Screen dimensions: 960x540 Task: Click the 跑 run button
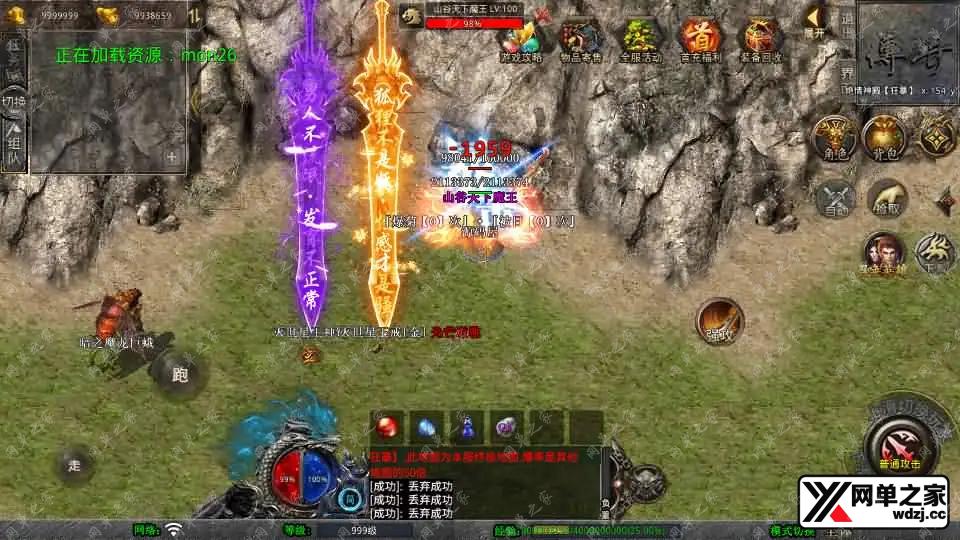[179, 376]
